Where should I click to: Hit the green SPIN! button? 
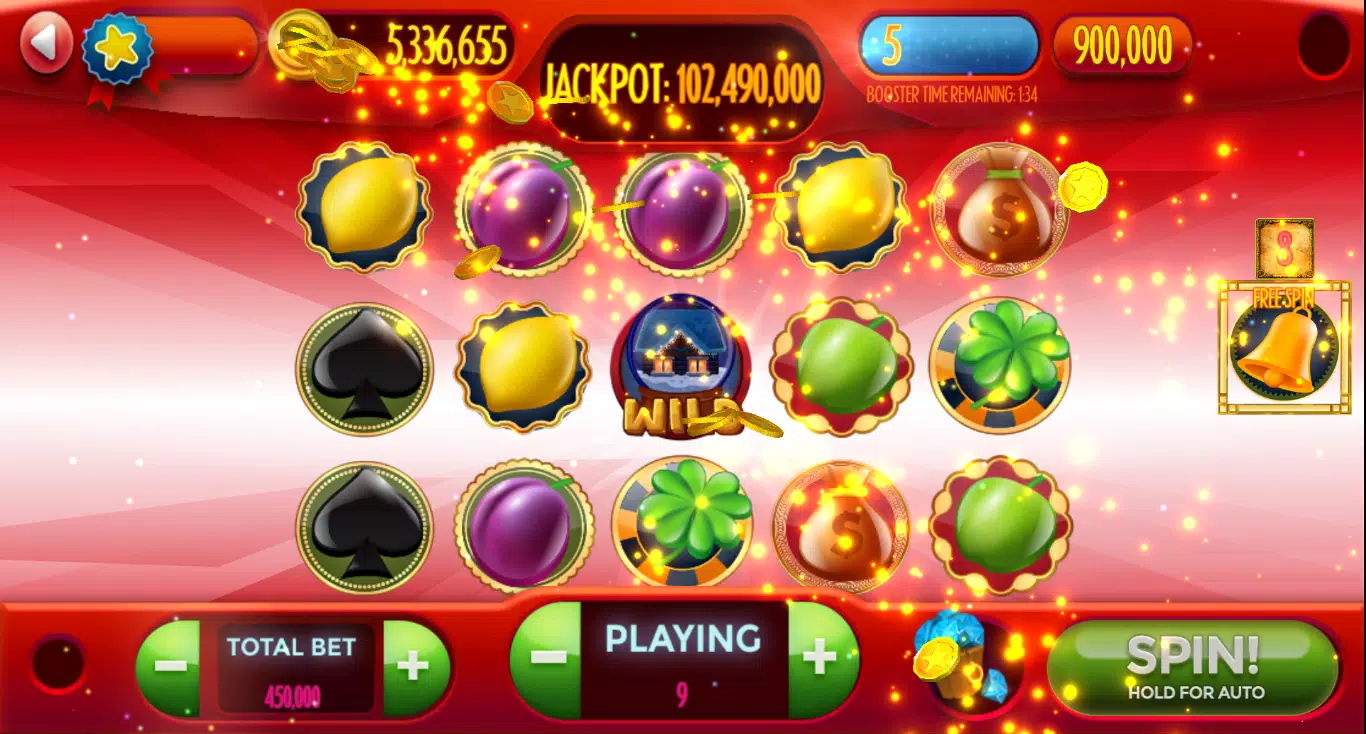click(1194, 667)
